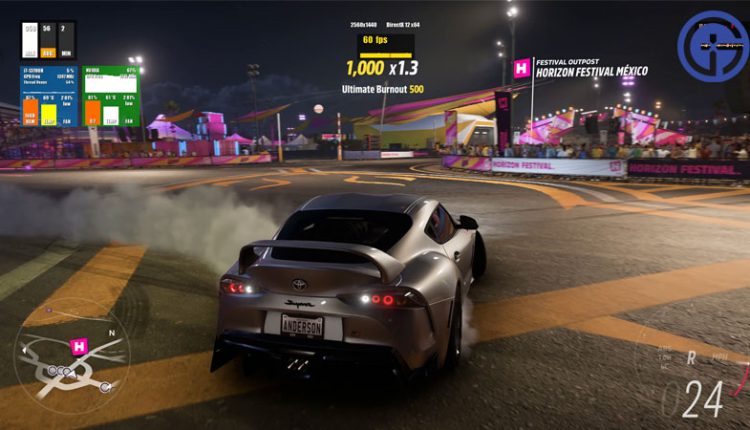Click the blue circular channel logo watermark
Viewport: 750px width, 430px height.
(x=712, y=46)
